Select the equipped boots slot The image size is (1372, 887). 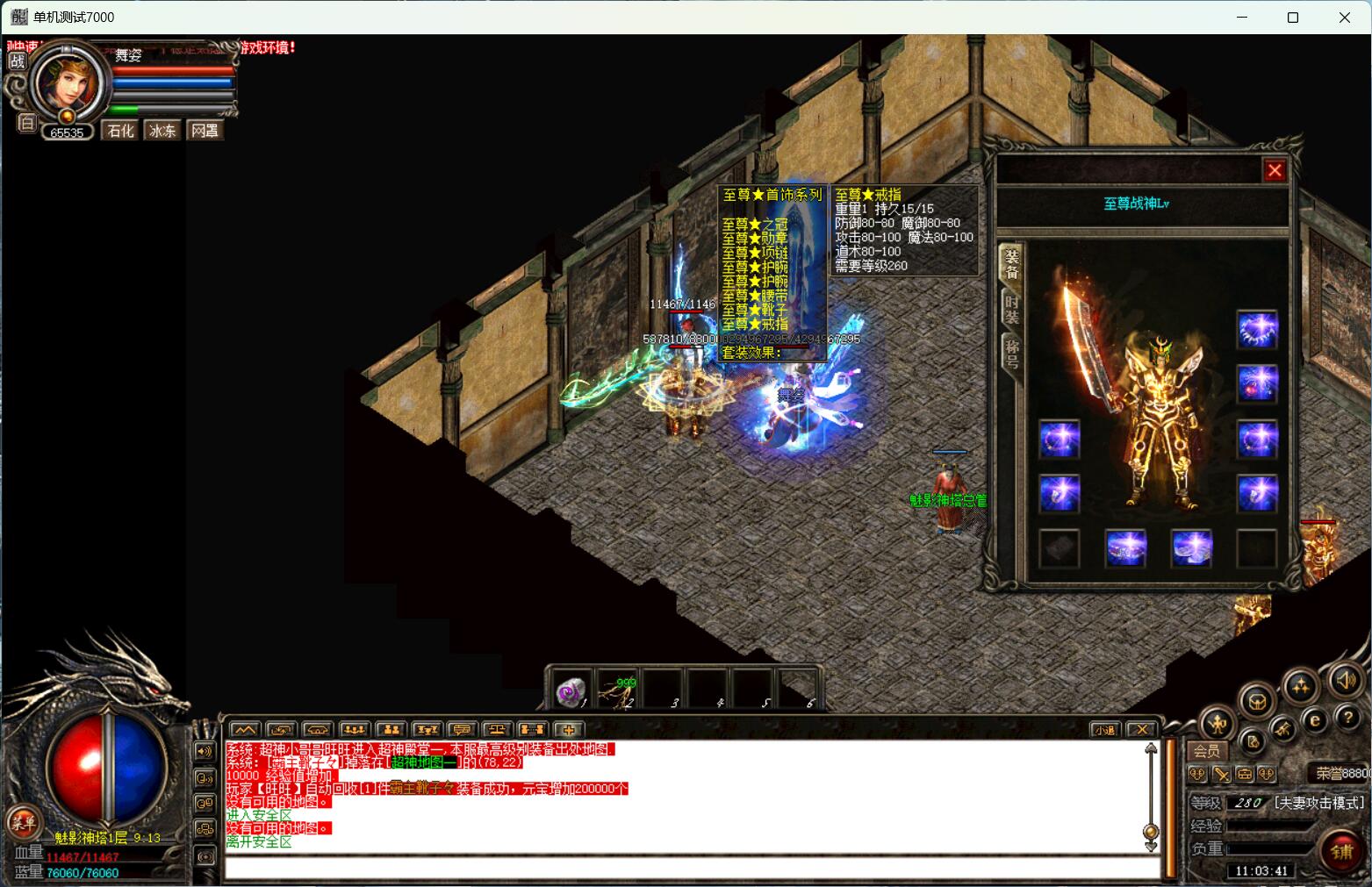point(1191,548)
